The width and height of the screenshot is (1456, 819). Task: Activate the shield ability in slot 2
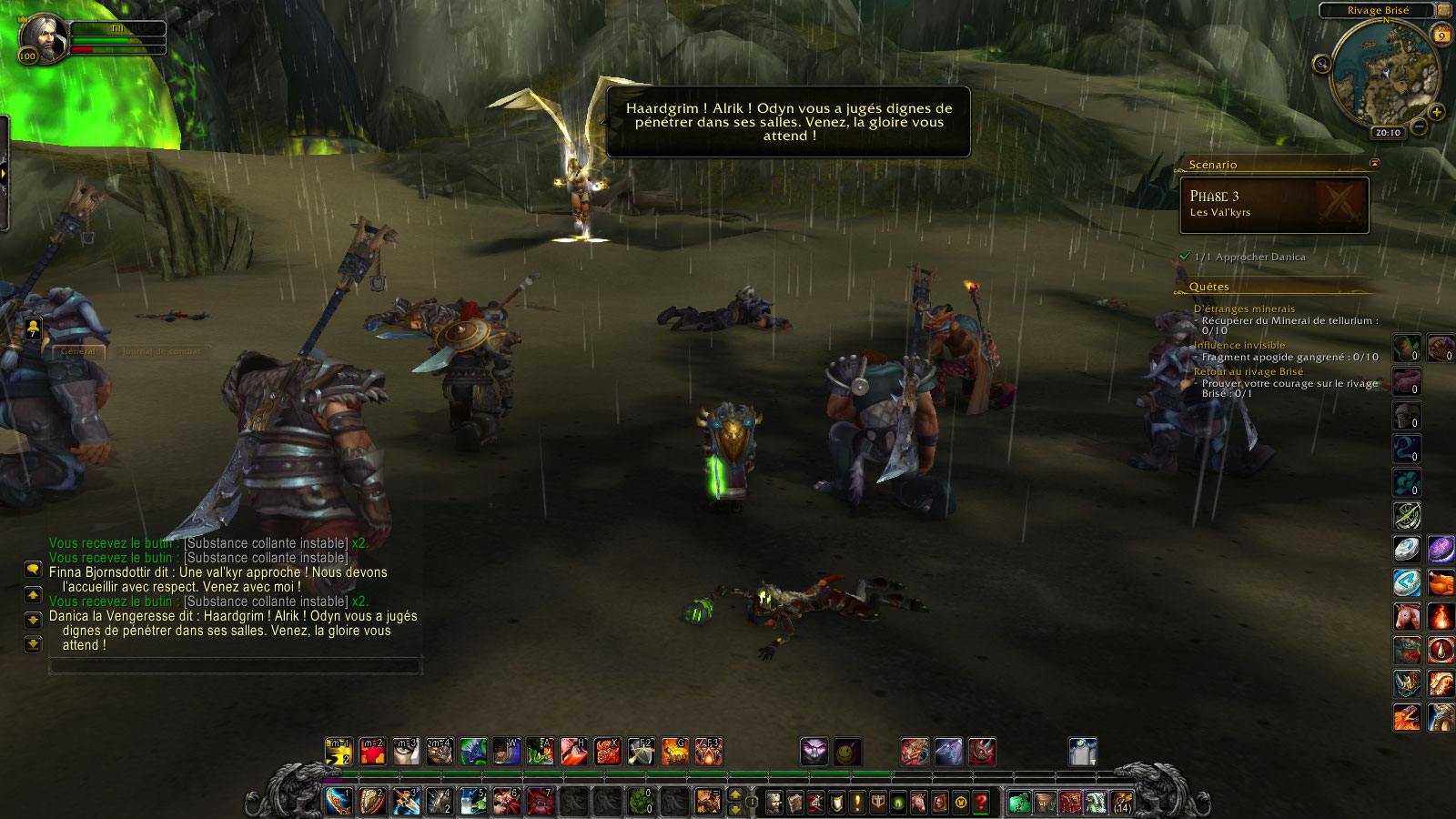372,801
